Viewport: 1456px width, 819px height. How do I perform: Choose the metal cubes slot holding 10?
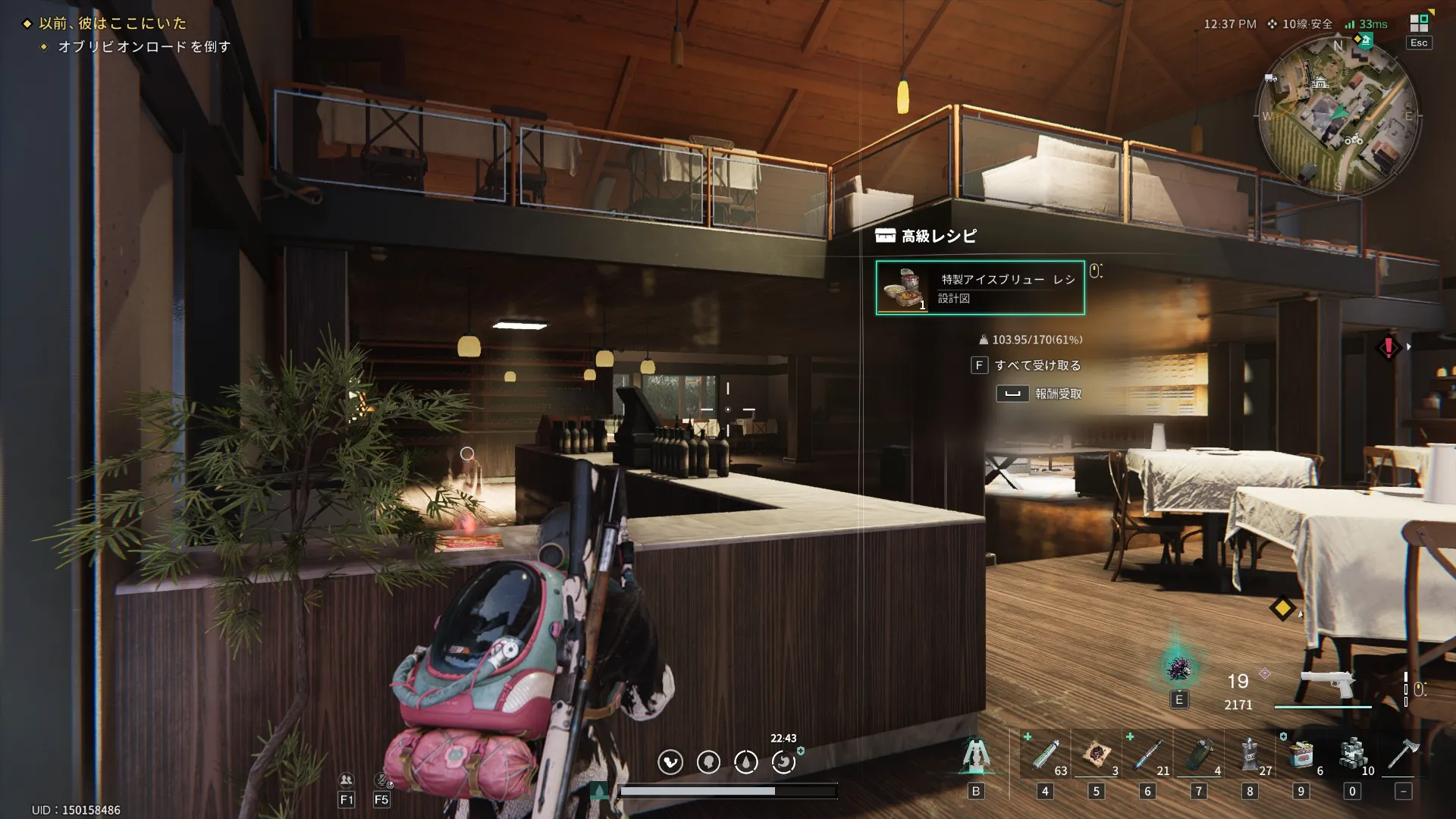(1352, 755)
